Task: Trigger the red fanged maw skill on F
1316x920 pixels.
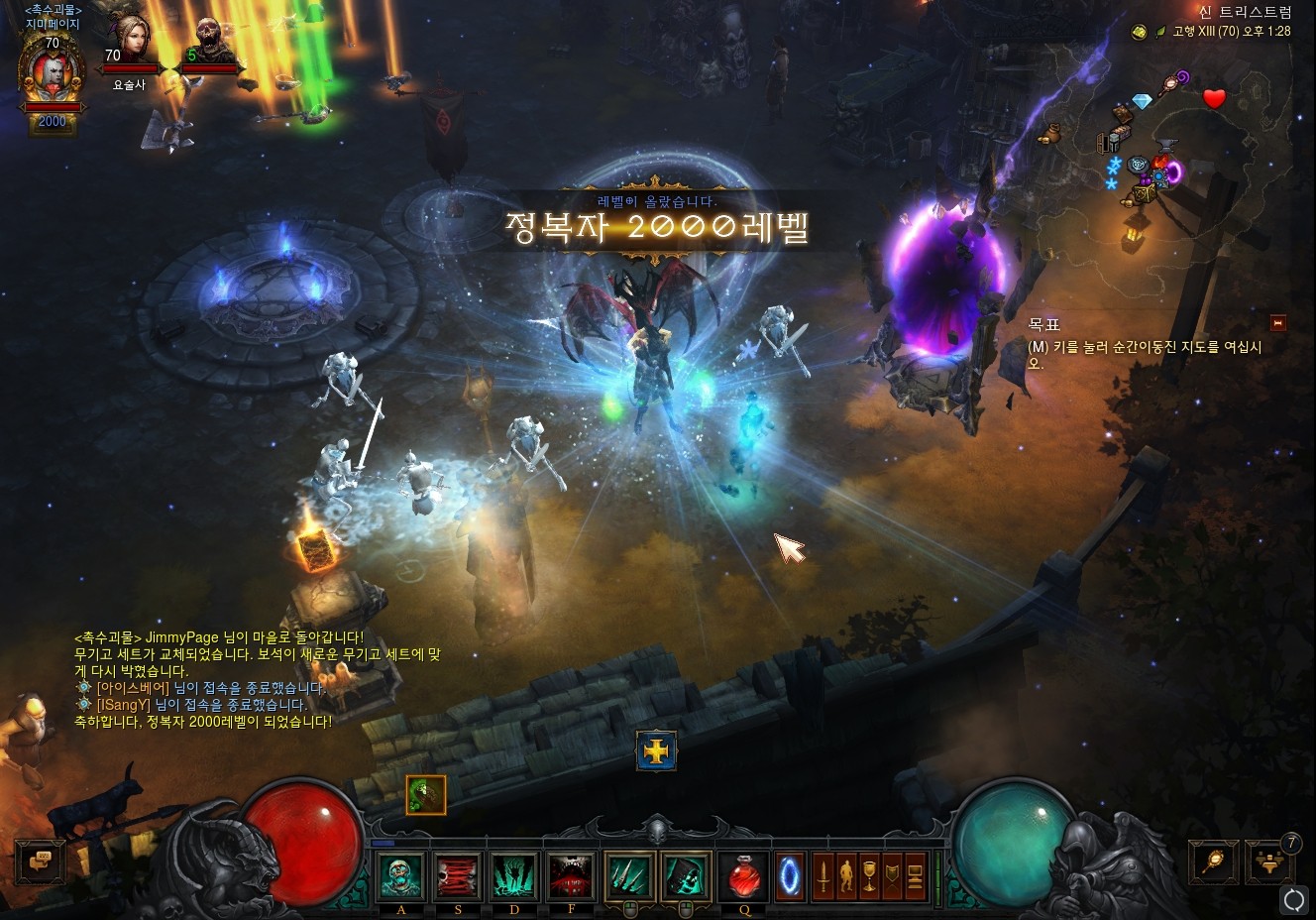Action: [571, 876]
